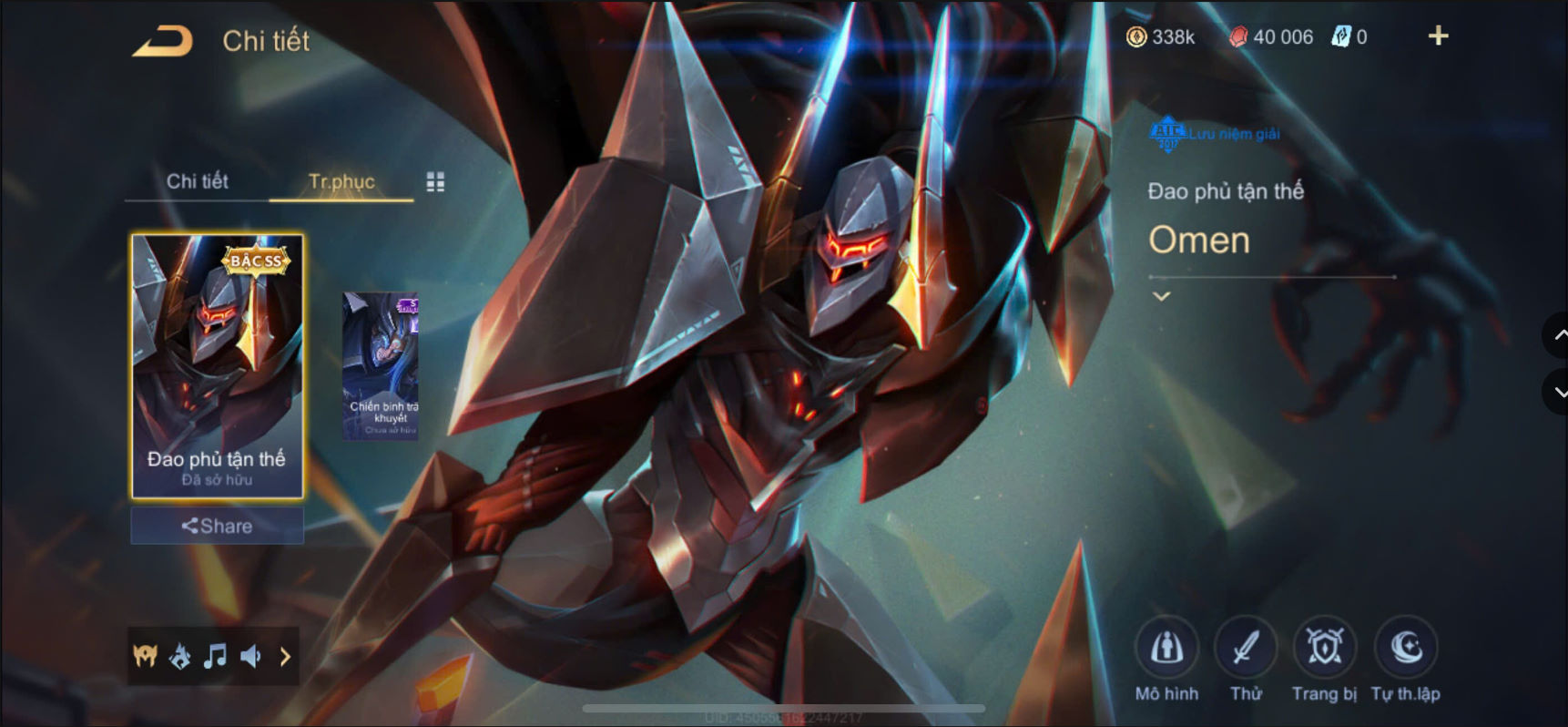Click the plus button to add currency
The width and height of the screenshot is (1568, 727).
coord(1437,36)
